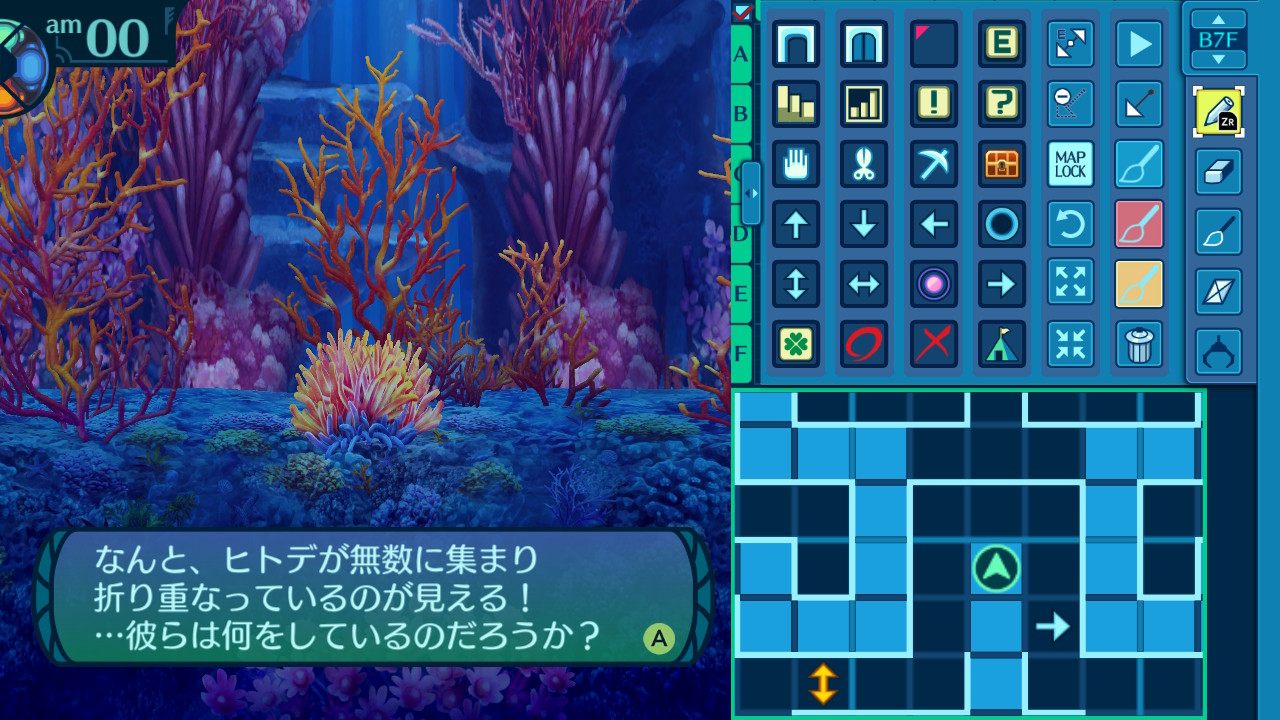Go up one floor from B7F

coord(1218,19)
